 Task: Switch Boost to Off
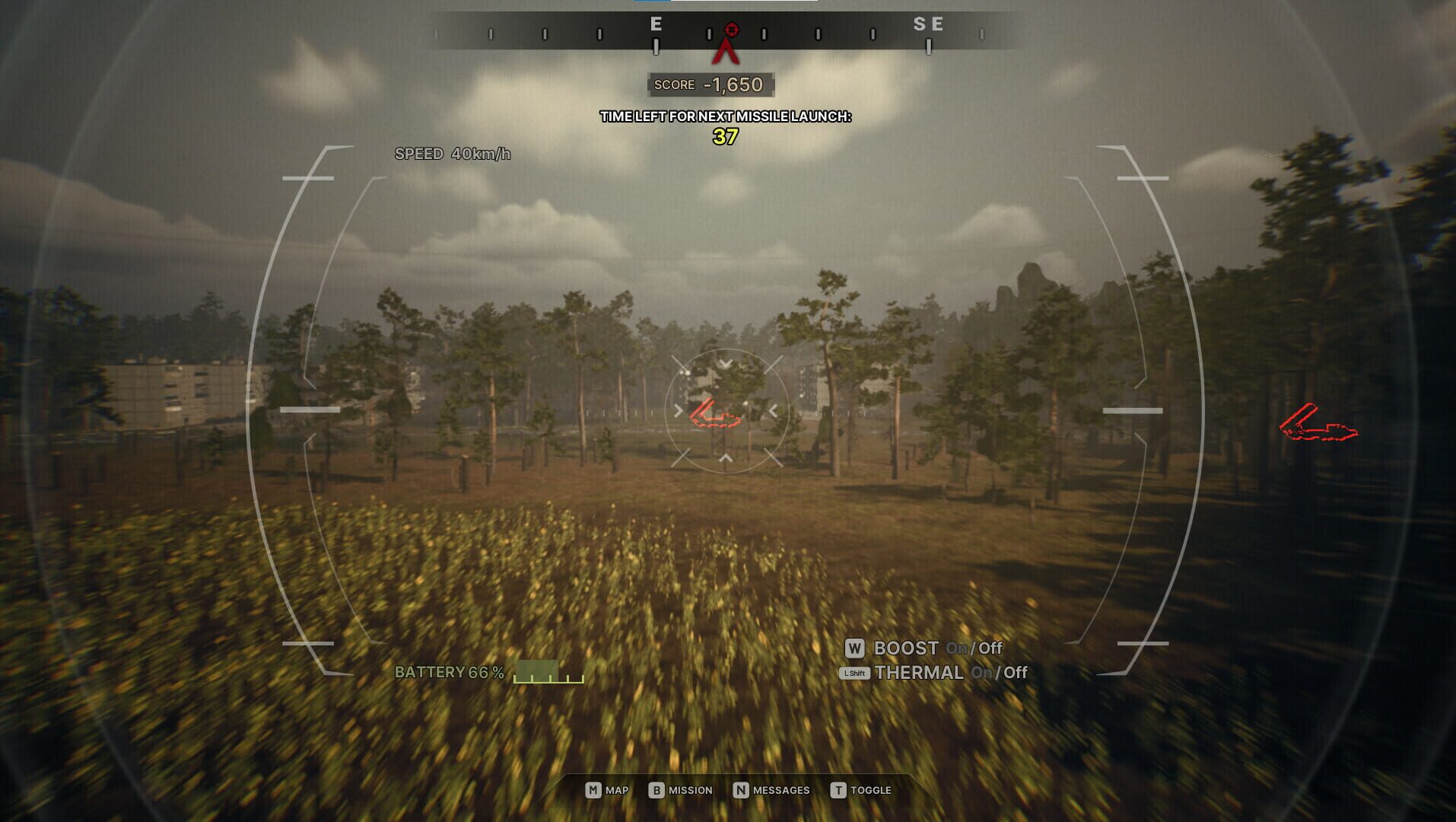pos(989,648)
